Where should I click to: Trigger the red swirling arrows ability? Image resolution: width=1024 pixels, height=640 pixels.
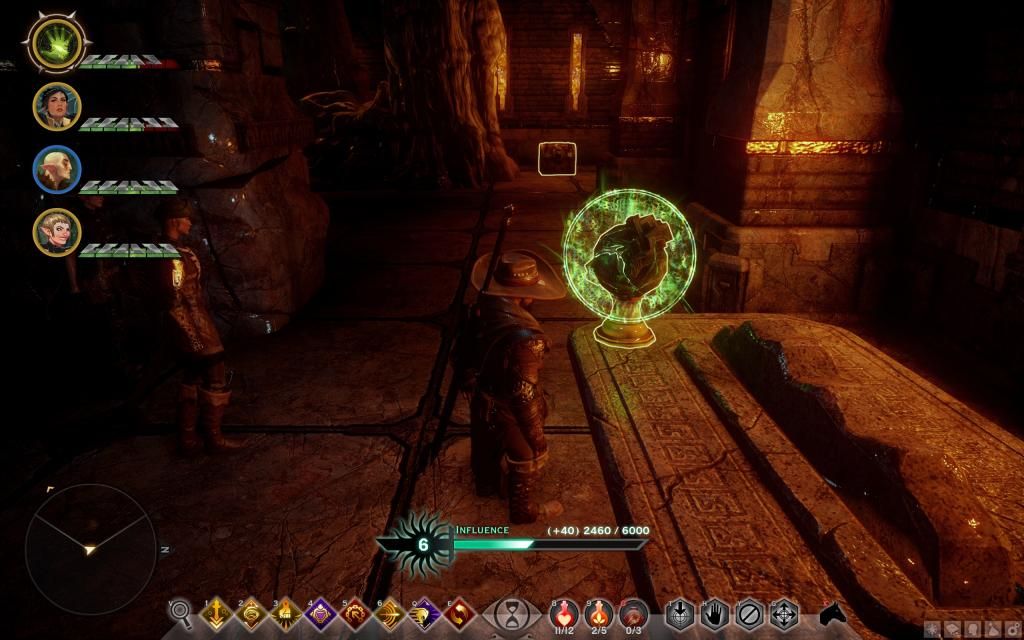pyautogui.click(x=460, y=613)
